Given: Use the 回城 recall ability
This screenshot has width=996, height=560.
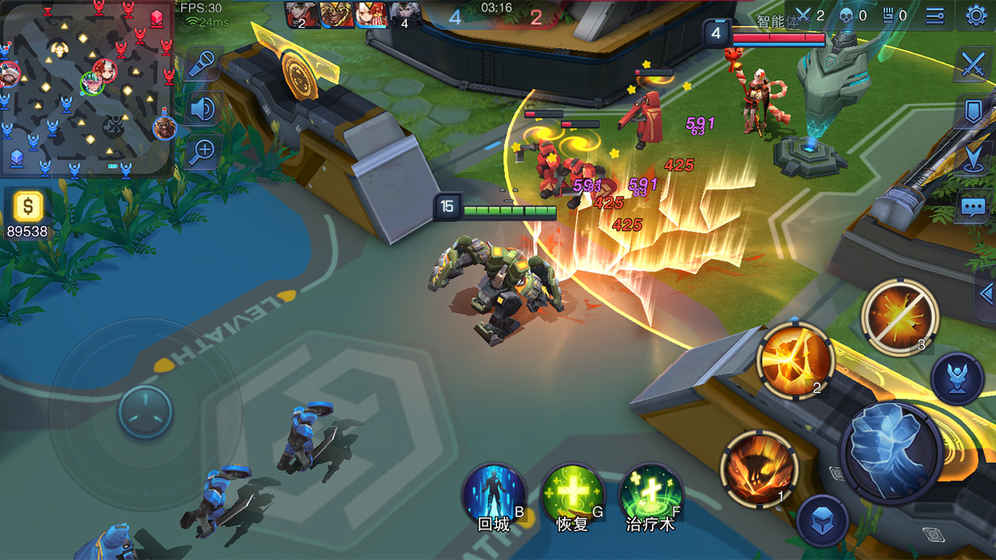Looking at the screenshot, I should tap(494, 494).
